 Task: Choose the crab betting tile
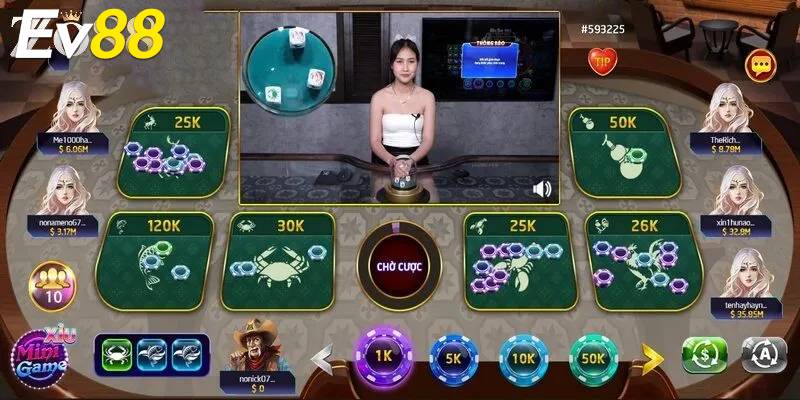pos(278,258)
